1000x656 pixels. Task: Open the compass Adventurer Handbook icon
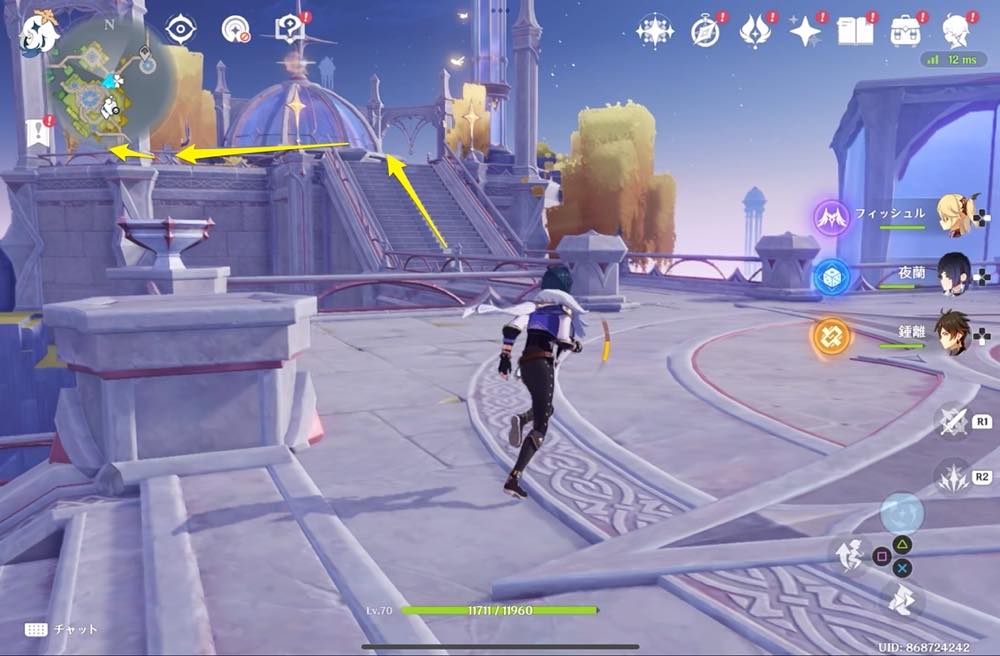pos(705,32)
